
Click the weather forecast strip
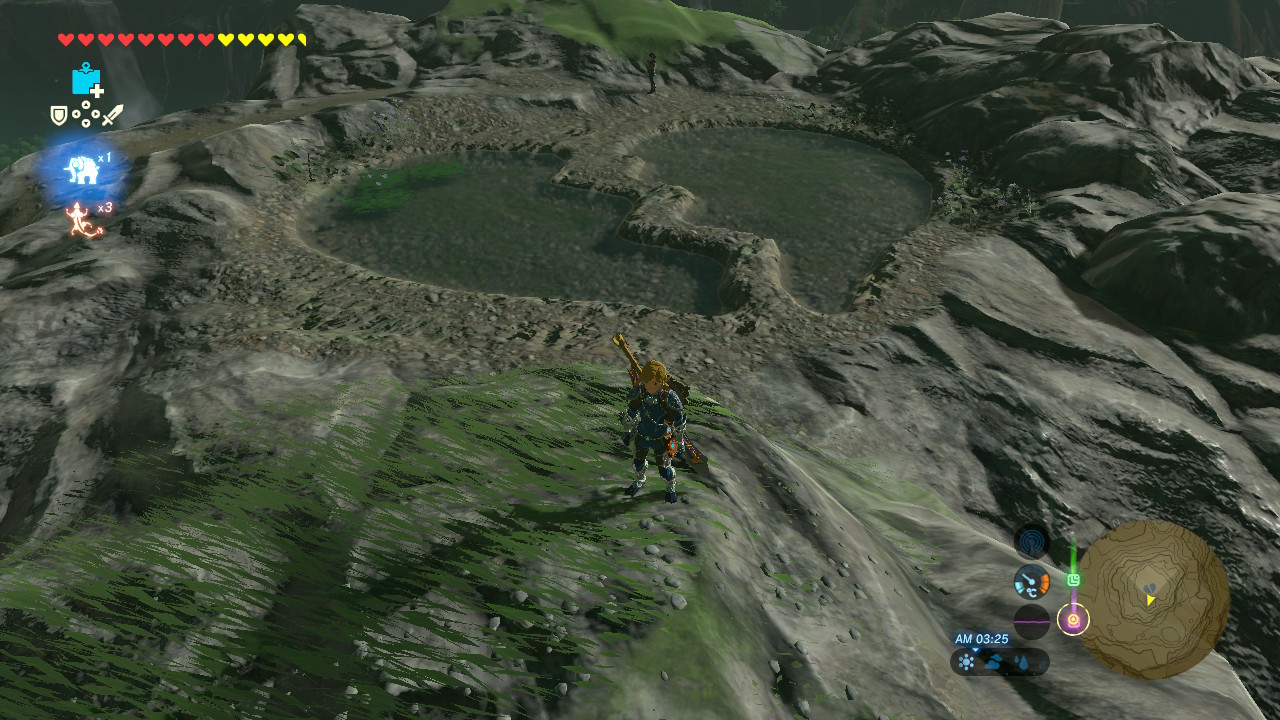(x=1000, y=662)
